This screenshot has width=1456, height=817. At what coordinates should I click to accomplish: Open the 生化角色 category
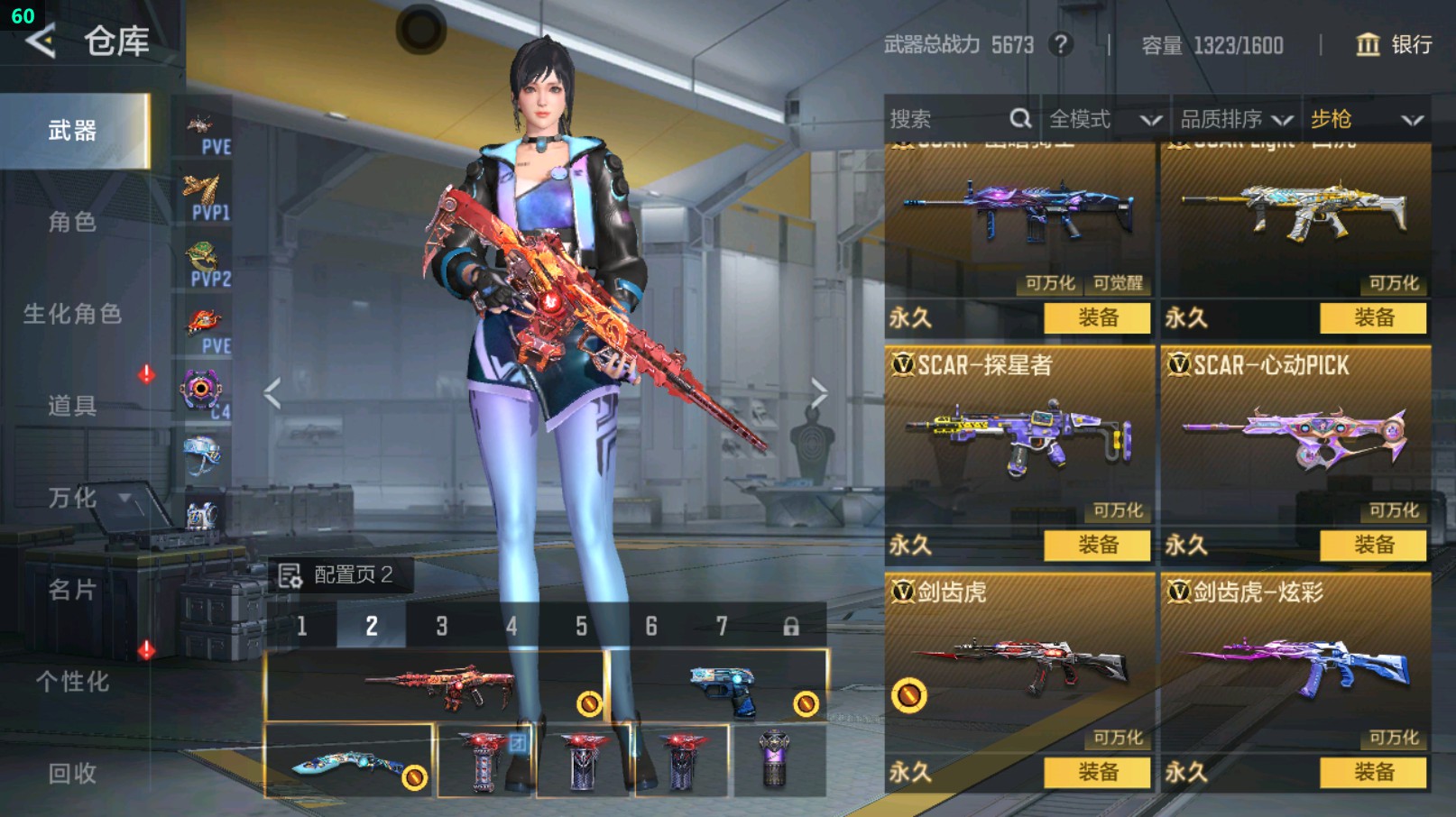click(72, 314)
